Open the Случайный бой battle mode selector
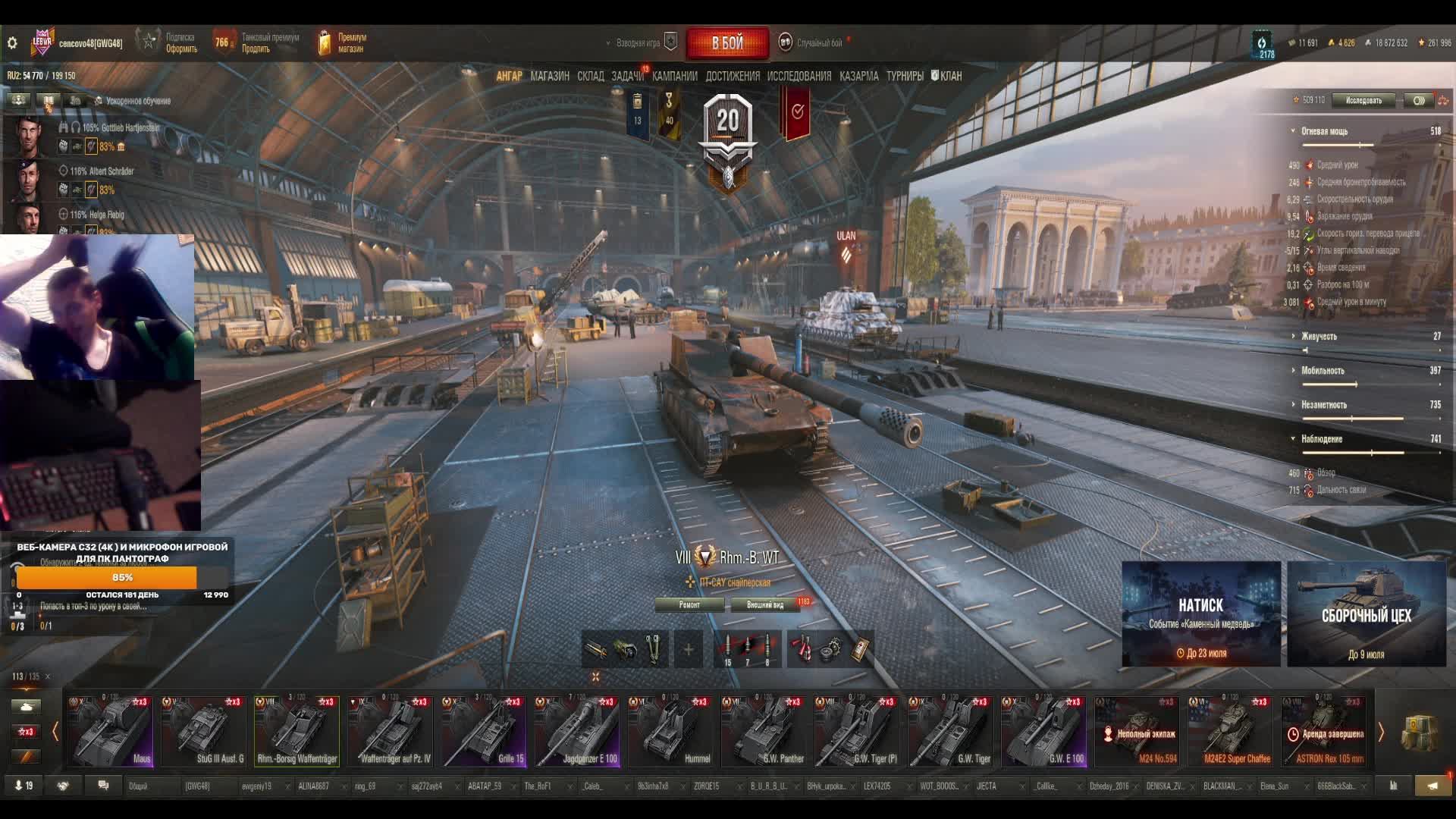 tap(811, 43)
